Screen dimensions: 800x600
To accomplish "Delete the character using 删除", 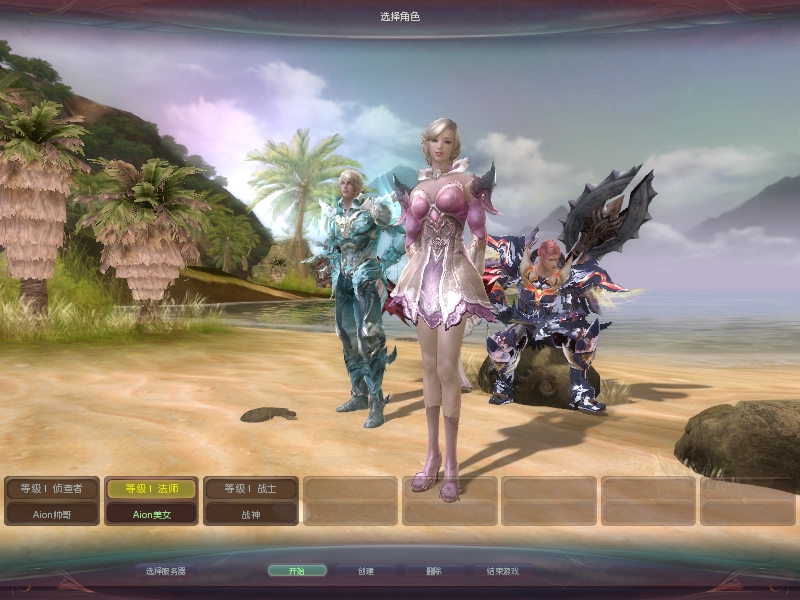I will tap(433, 571).
